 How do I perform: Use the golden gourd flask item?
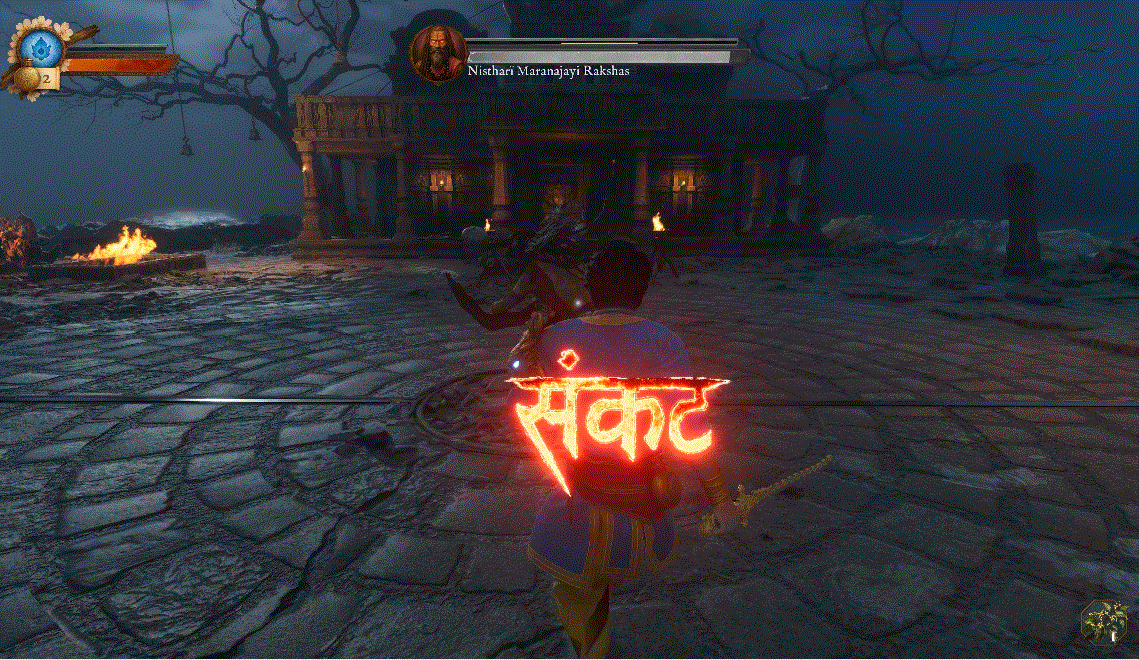click(29, 78)
